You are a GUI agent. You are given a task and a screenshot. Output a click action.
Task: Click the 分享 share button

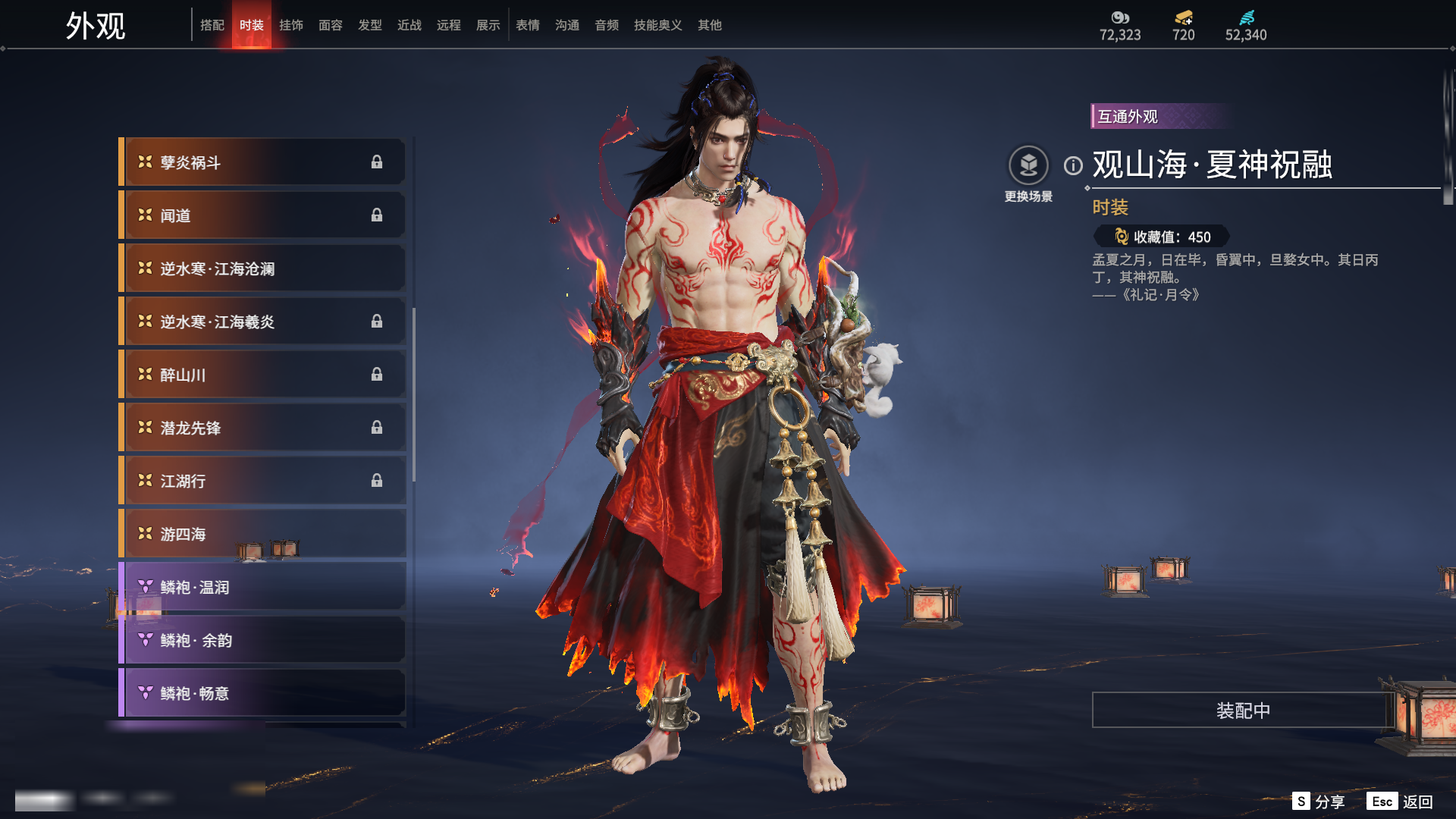pos(1319,802)
